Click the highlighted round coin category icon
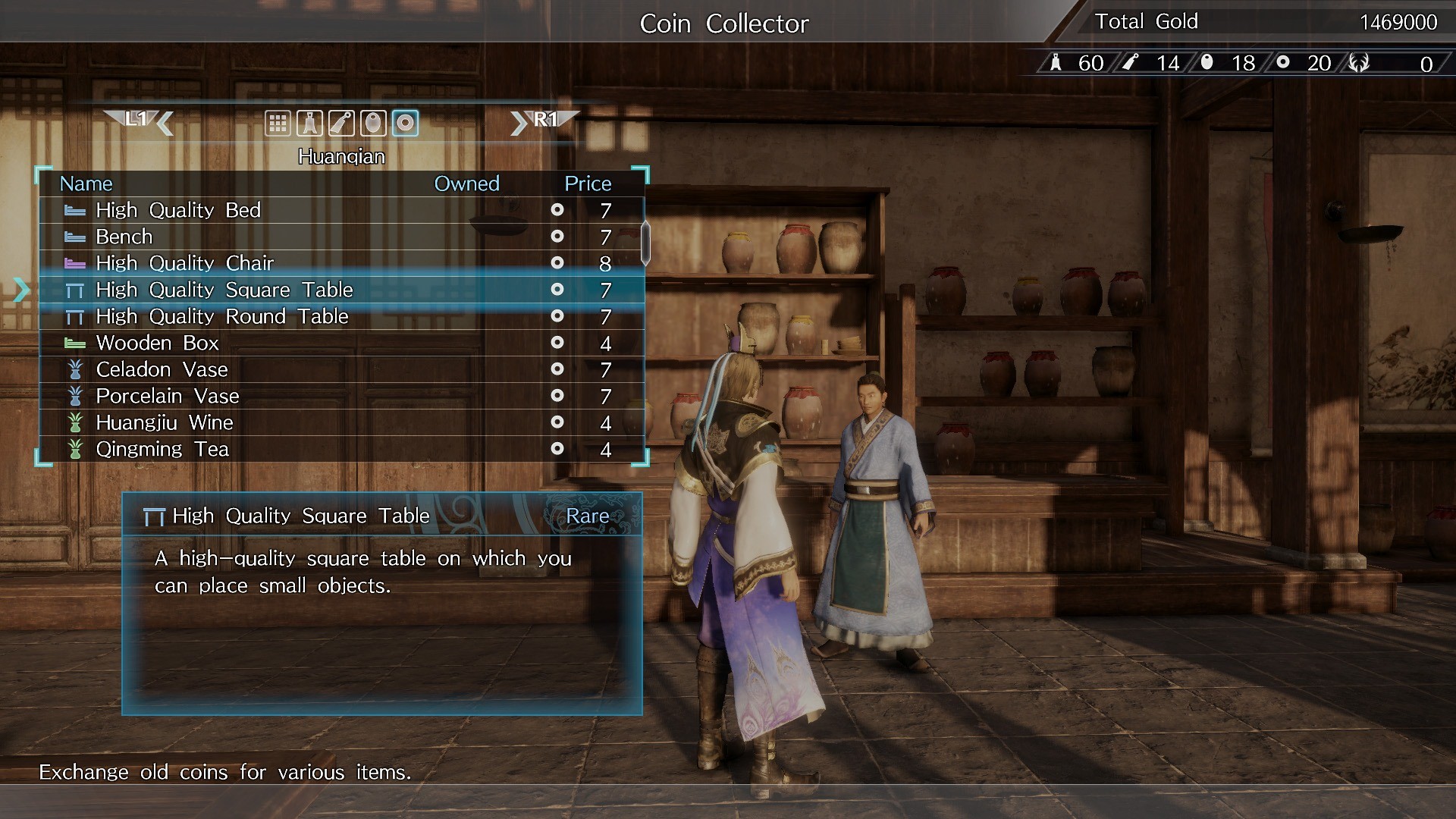The width and height of the screenshot is (1456, 819). click(405, 123)
